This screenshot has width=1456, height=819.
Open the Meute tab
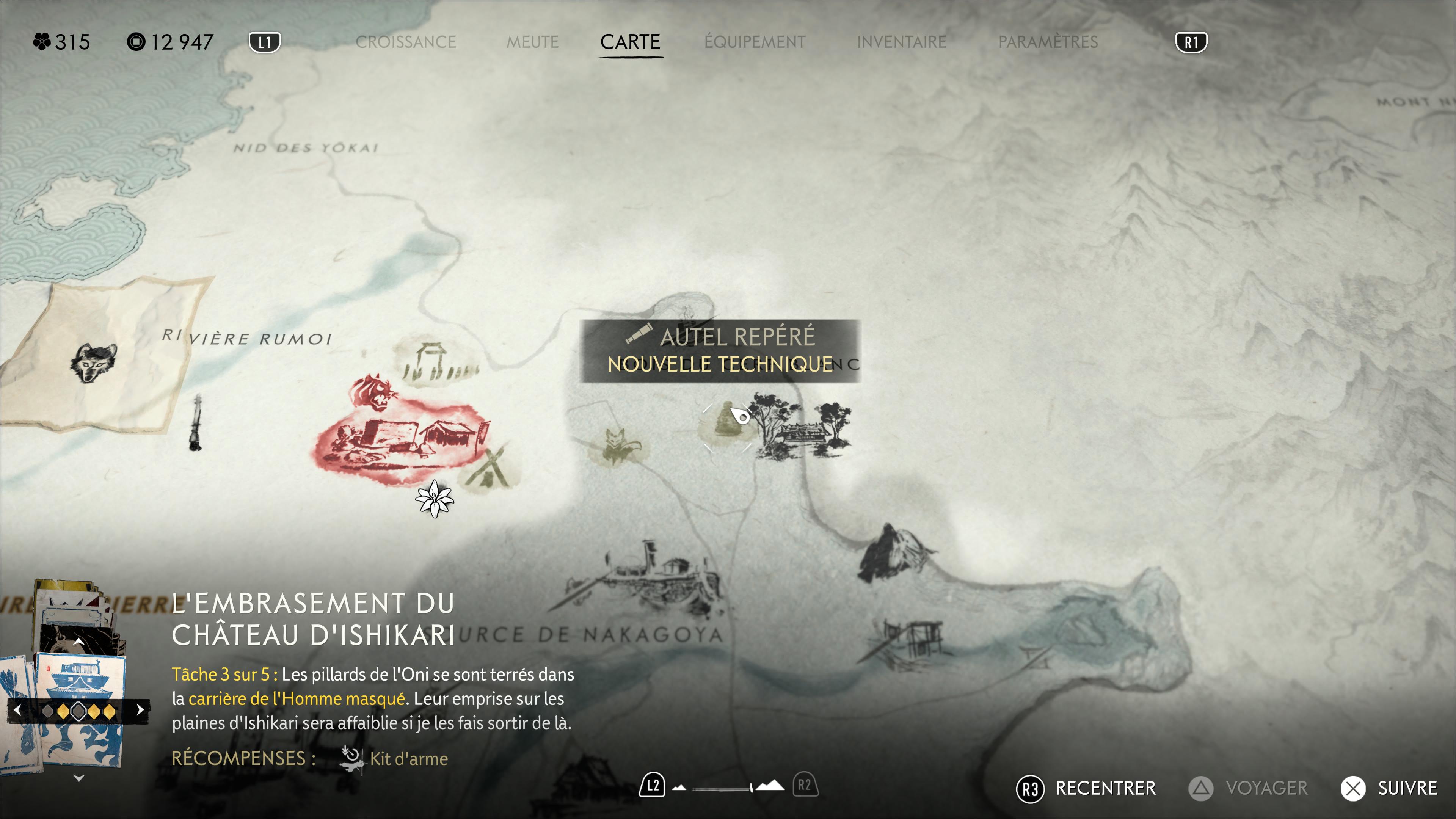(532, 42)
